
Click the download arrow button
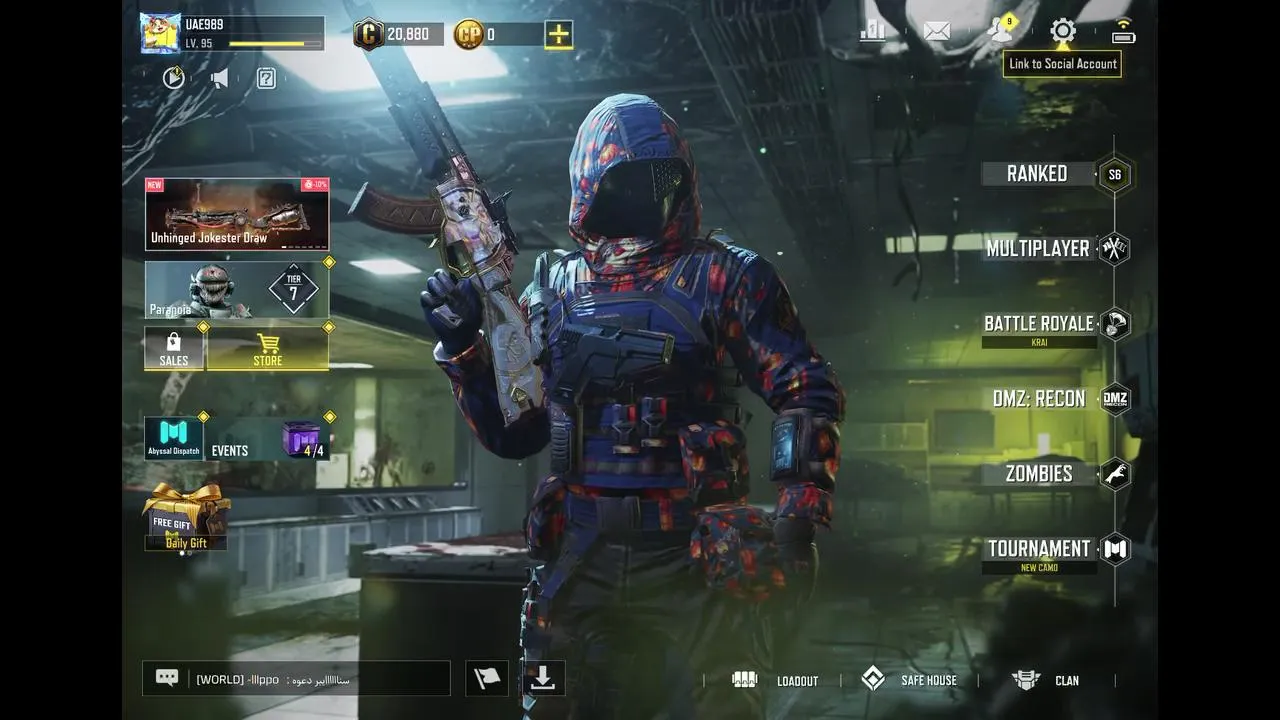(543, 679)
